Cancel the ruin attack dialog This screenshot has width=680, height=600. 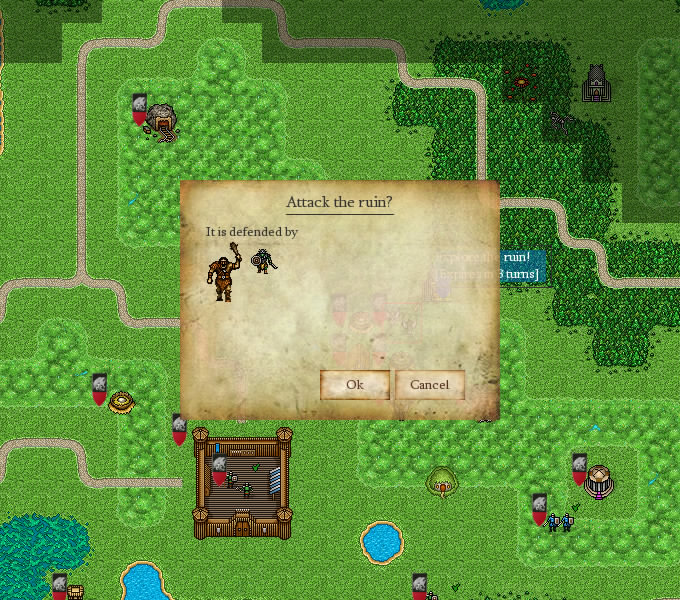tap(429, 385)
